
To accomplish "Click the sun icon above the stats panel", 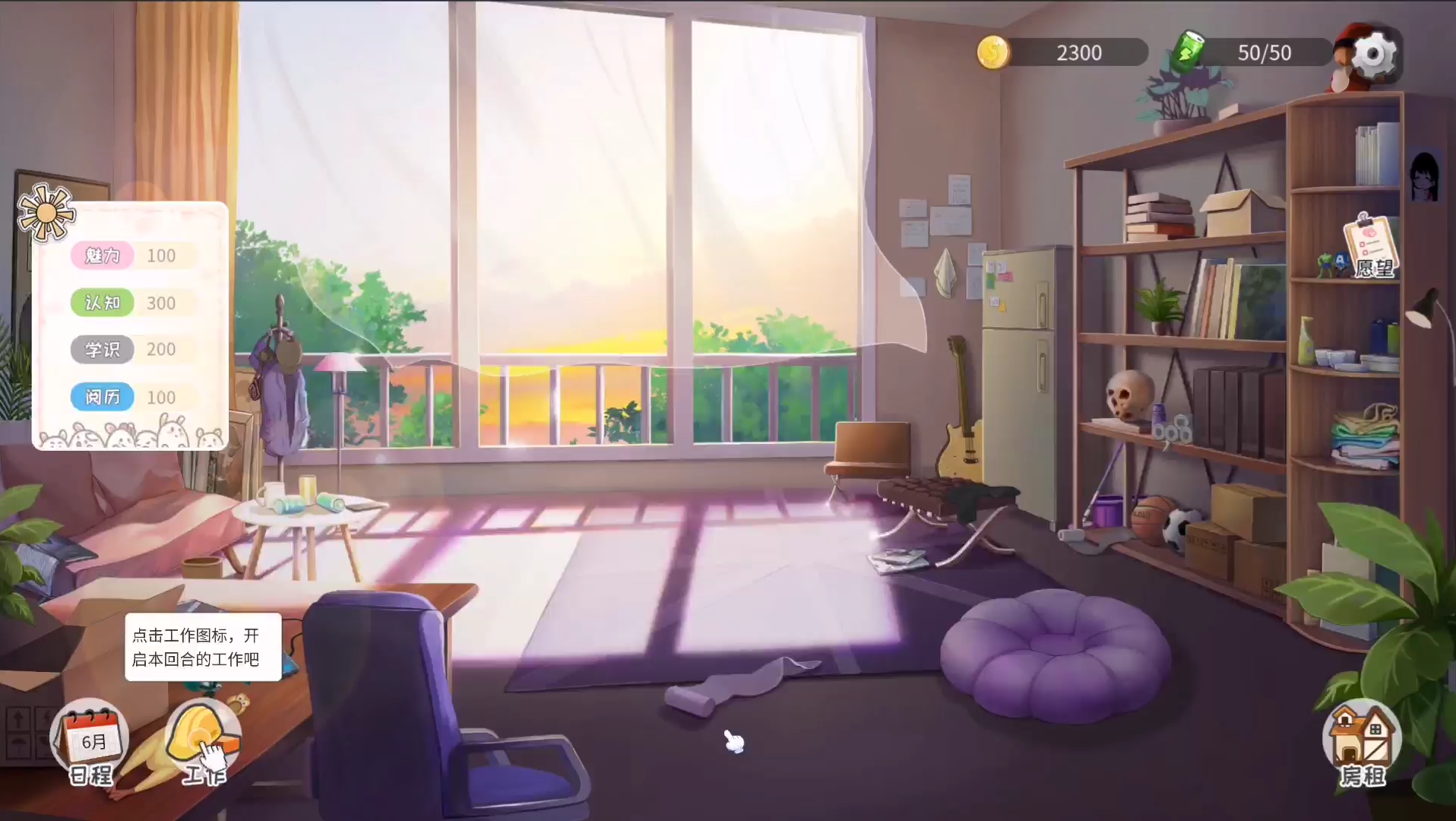I will point(47,213).
